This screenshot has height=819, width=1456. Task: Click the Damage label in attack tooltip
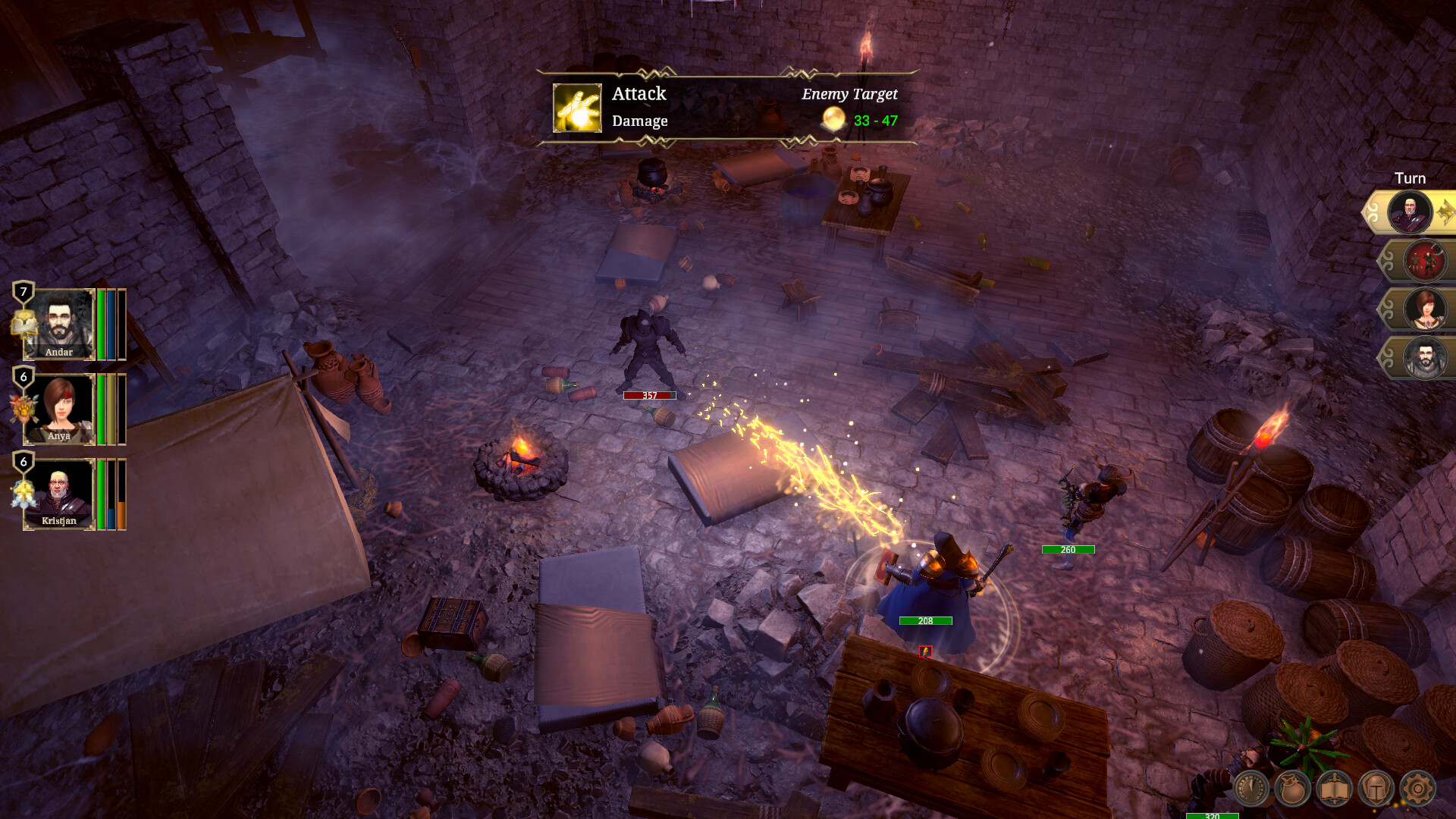pos(639,121)
